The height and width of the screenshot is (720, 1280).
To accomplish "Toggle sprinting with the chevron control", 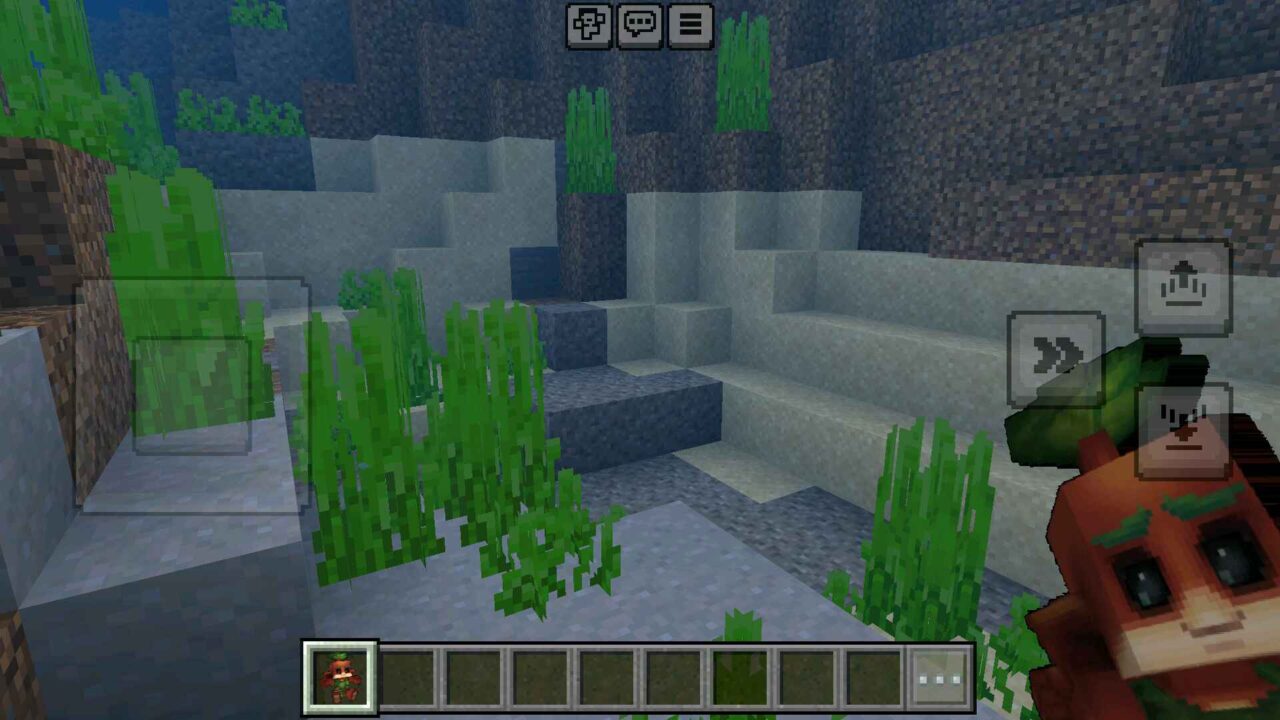I will coord(1057,351).
